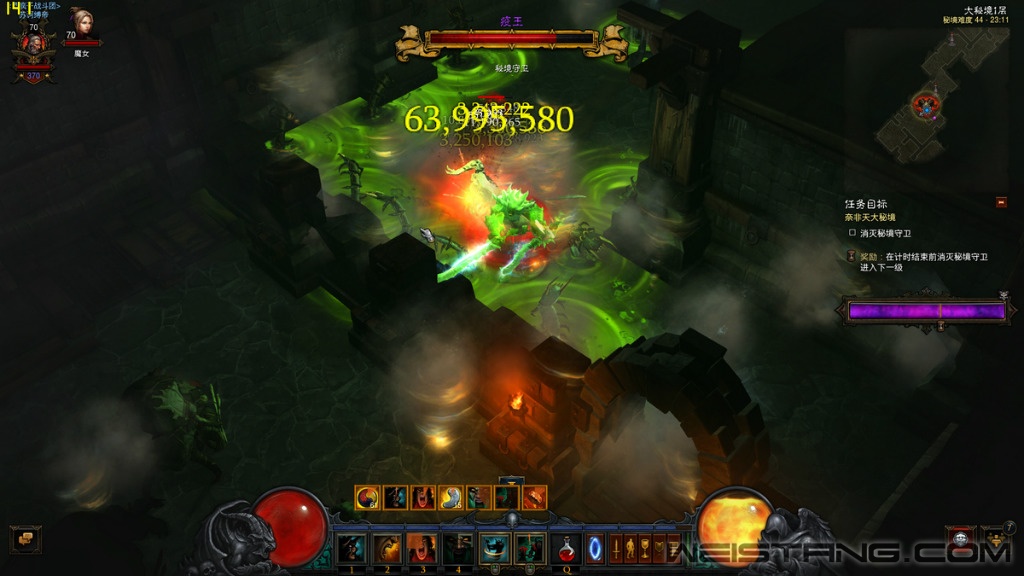The width and height of the screenshot is (1024, 576).
Task: Drink the red health potion
Action: (566, 548)
